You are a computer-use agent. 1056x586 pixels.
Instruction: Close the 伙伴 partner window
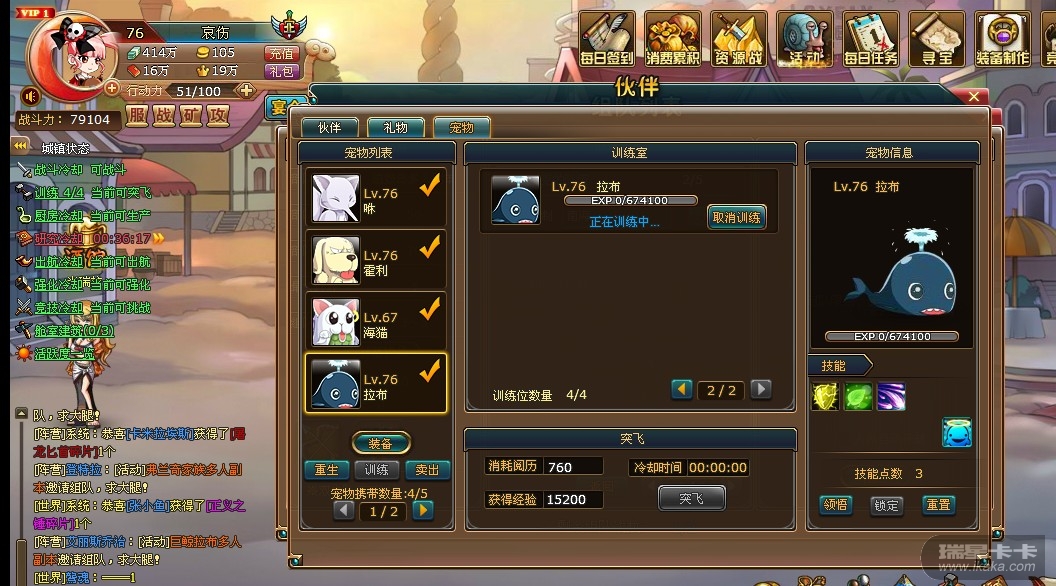pos(976,97)
